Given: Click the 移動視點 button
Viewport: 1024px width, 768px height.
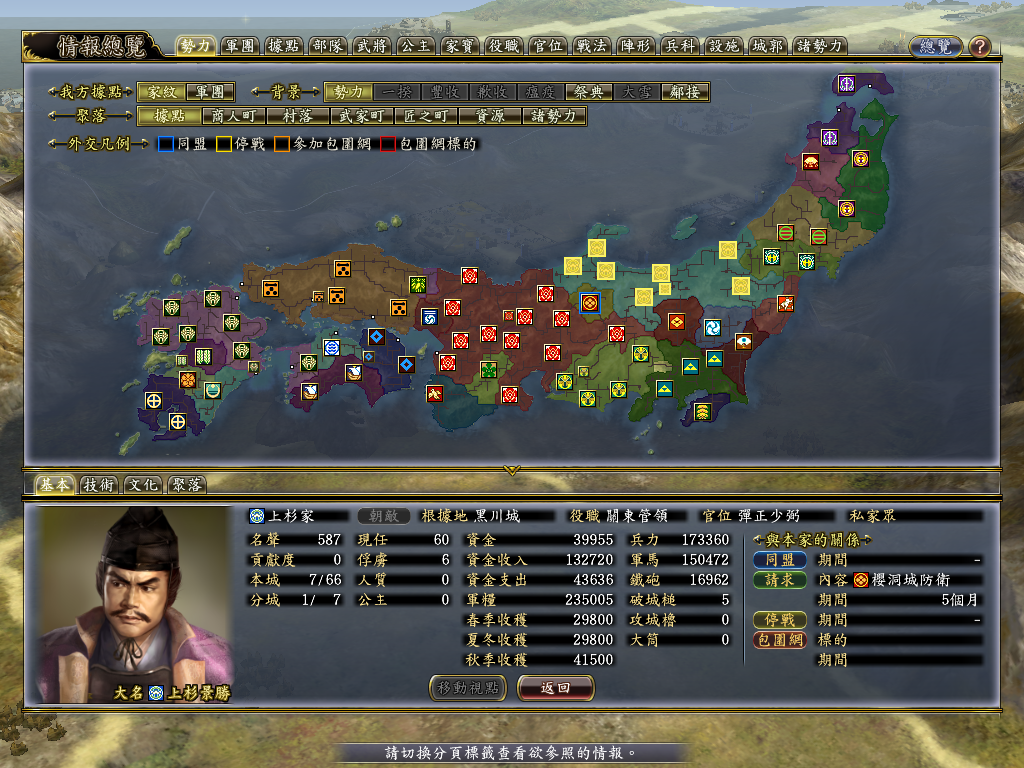Looking at the screenshot, I should (468, 688).
